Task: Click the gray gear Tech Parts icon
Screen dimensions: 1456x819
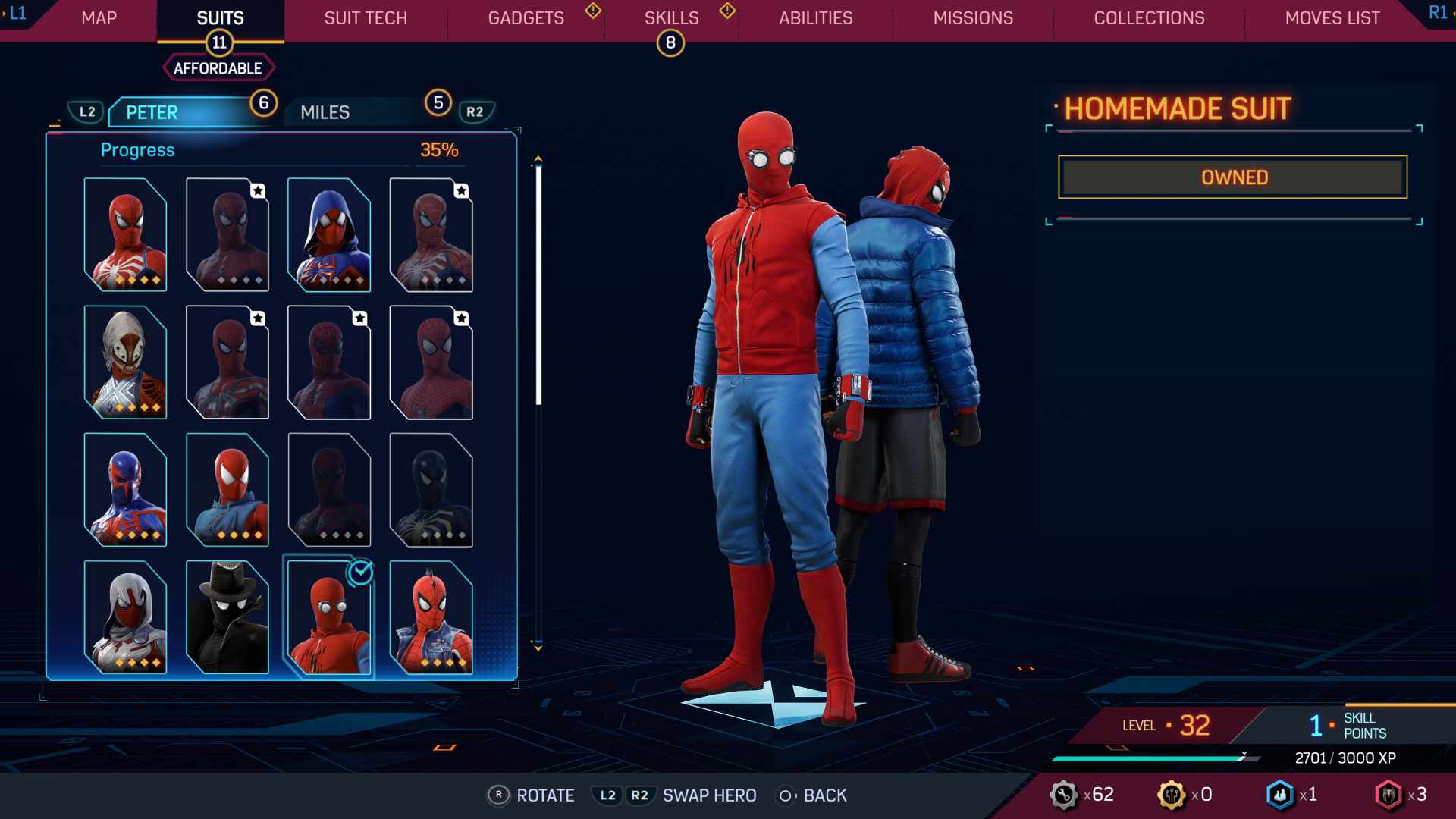Action: [x=1065, y=795]
